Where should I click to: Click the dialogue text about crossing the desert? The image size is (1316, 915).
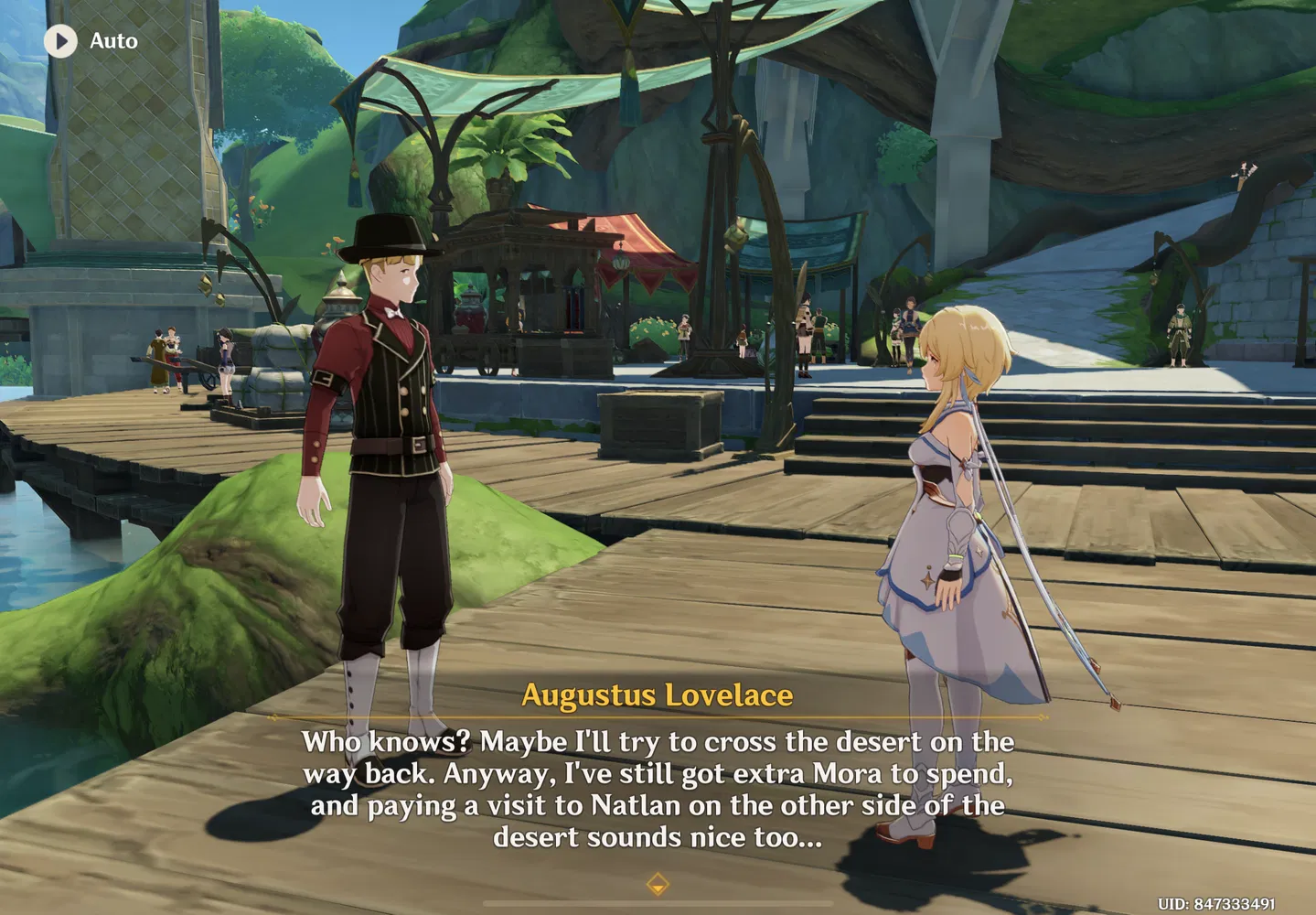[x=658, y=789]
